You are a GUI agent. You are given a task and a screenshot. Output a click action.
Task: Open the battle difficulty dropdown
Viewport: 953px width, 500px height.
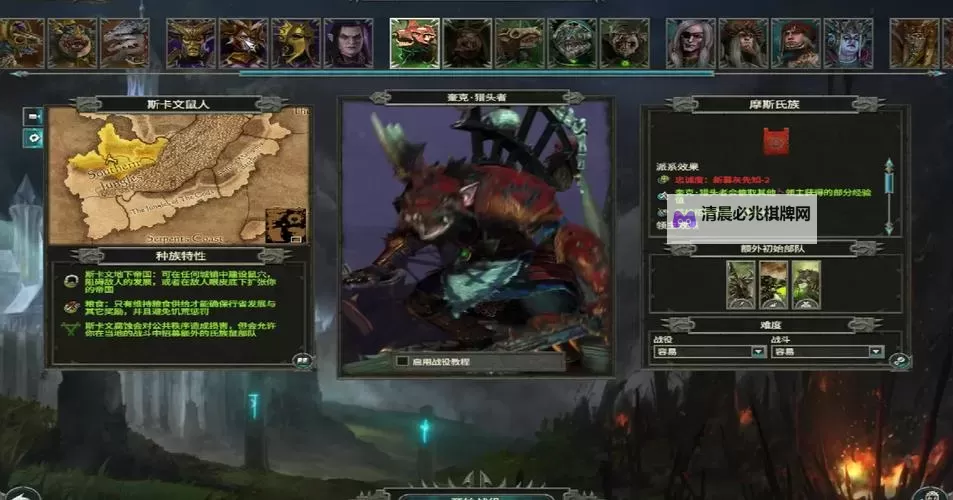[876, 352]
